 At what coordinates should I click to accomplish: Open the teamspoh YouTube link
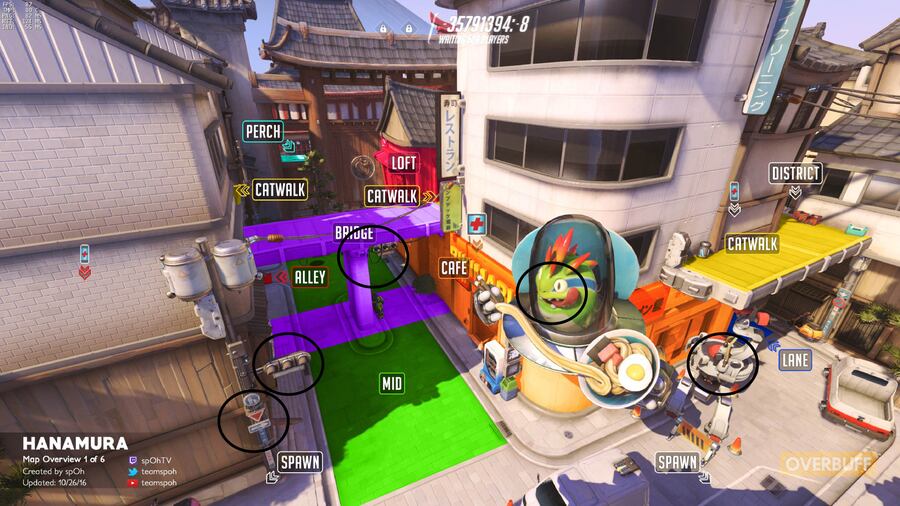[159, 482]
